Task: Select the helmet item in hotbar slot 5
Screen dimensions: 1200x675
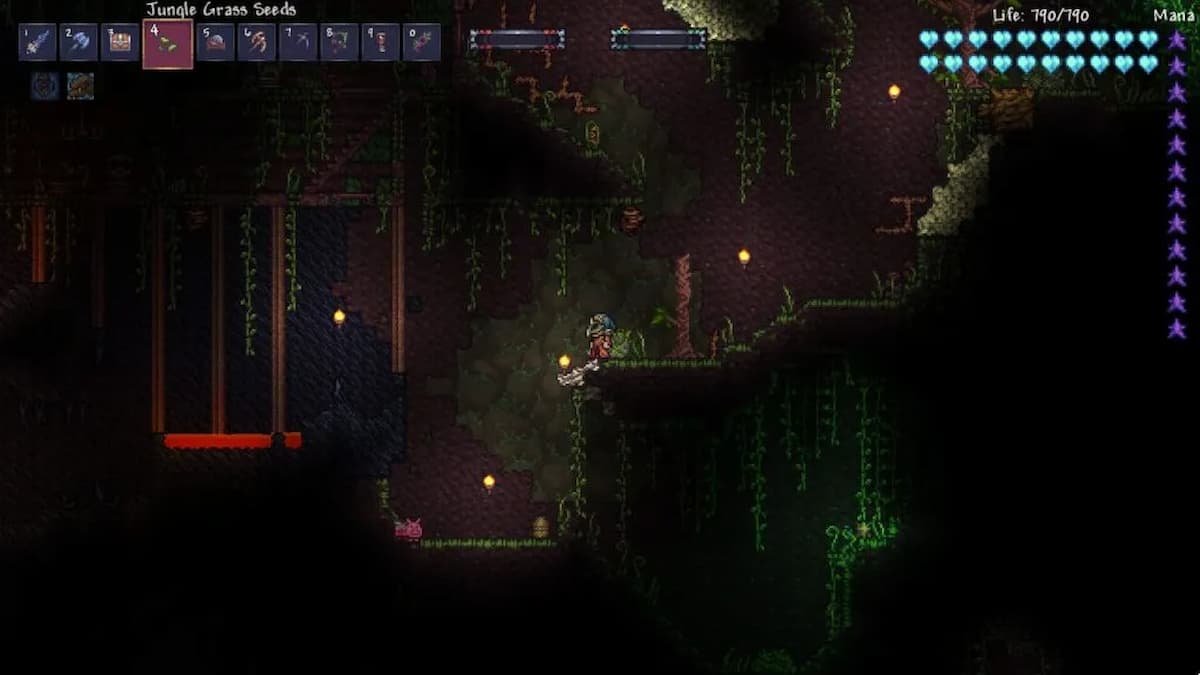Action: 215,43
